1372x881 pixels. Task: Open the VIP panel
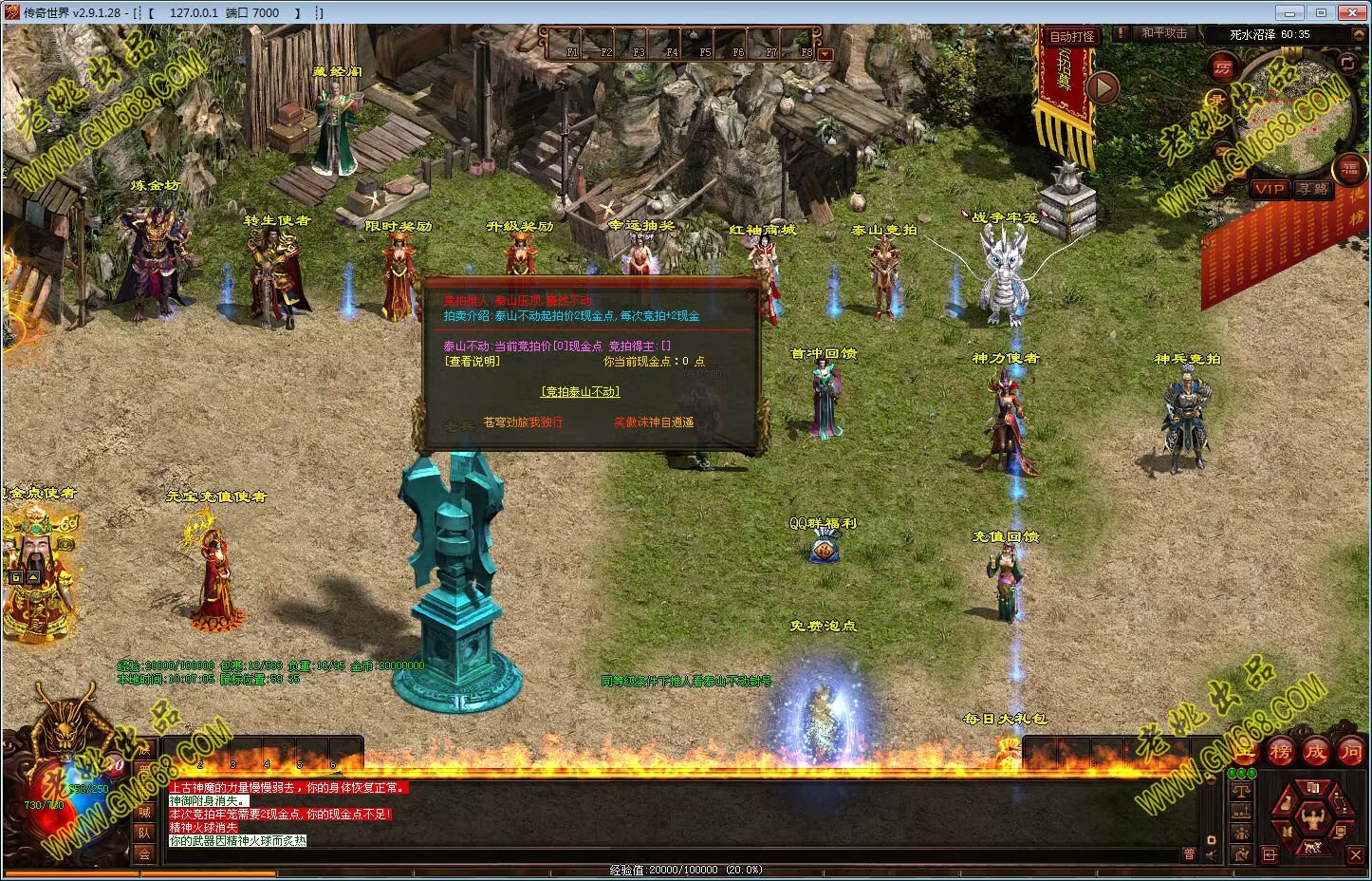1269,189
